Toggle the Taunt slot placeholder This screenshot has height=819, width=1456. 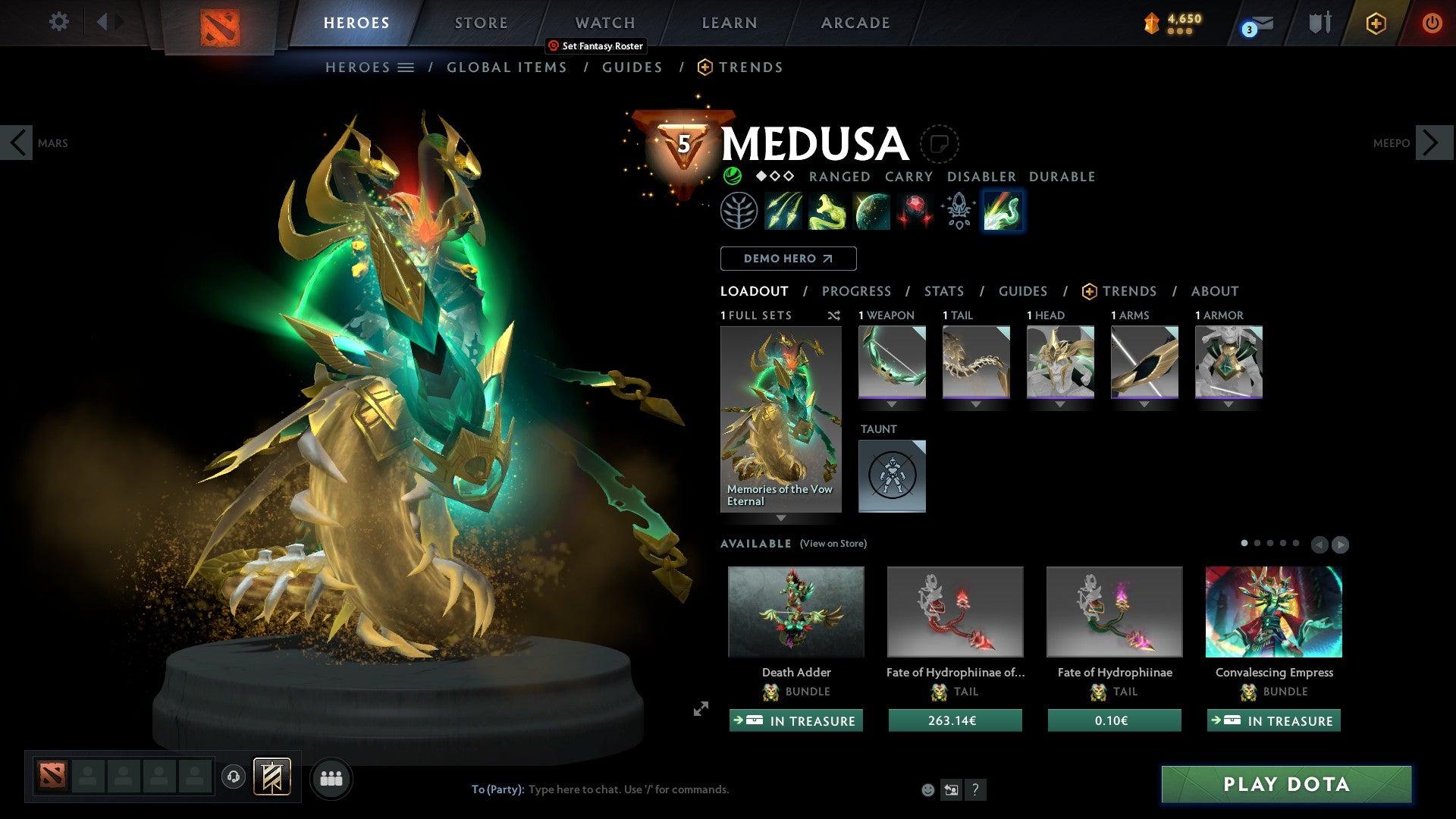point(892,475)
